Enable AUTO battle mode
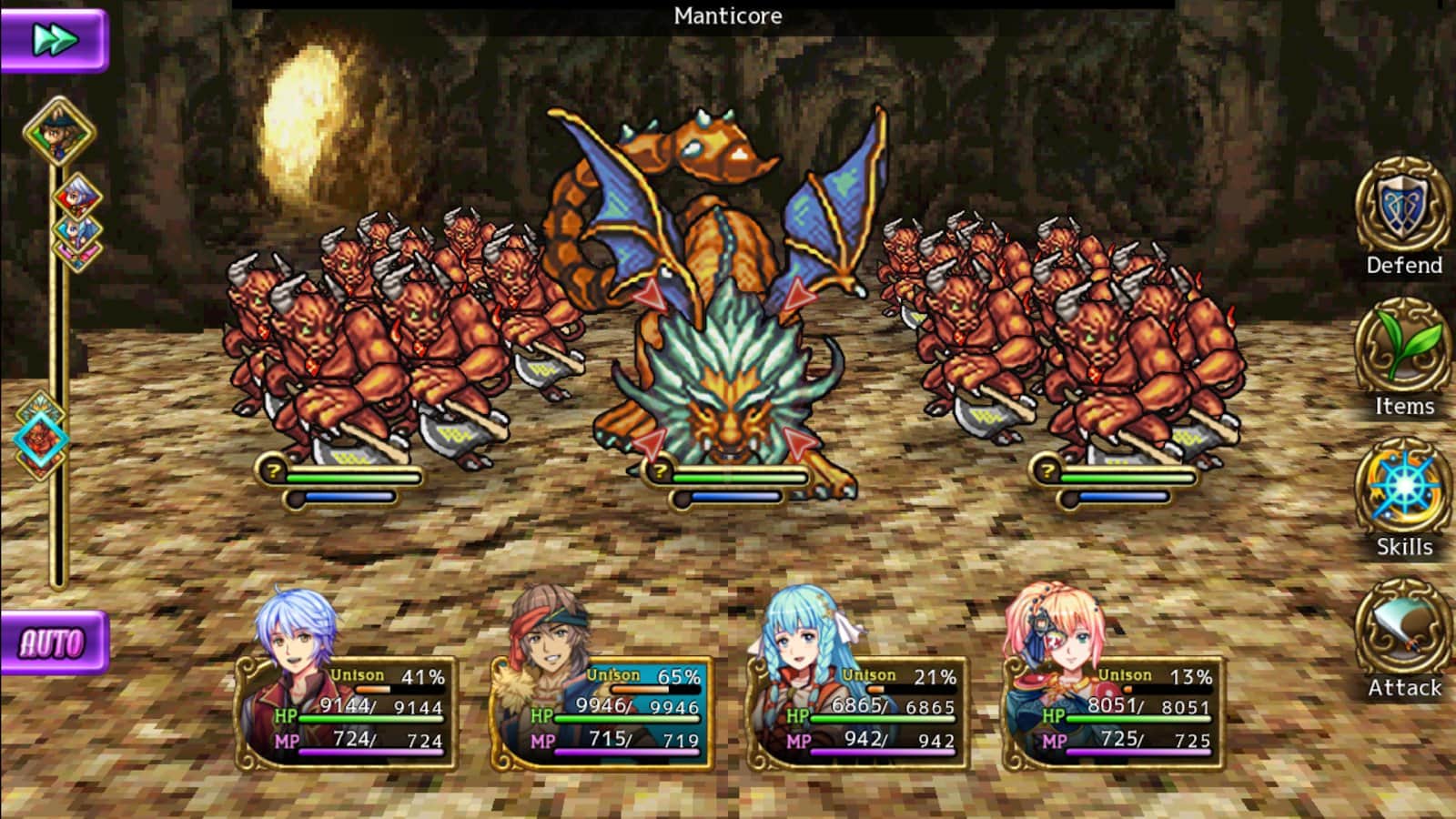 pos(54,642)
